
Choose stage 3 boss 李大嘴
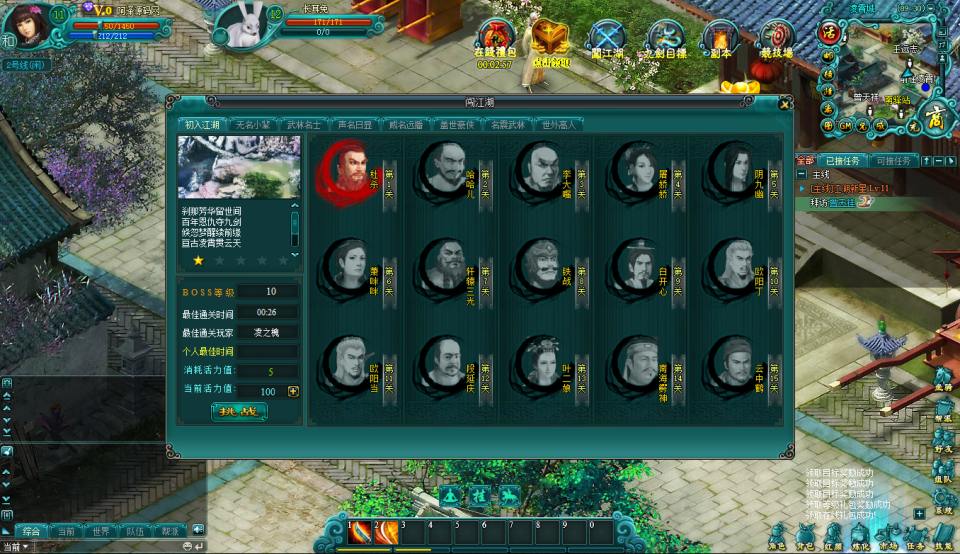click(540, 168)
